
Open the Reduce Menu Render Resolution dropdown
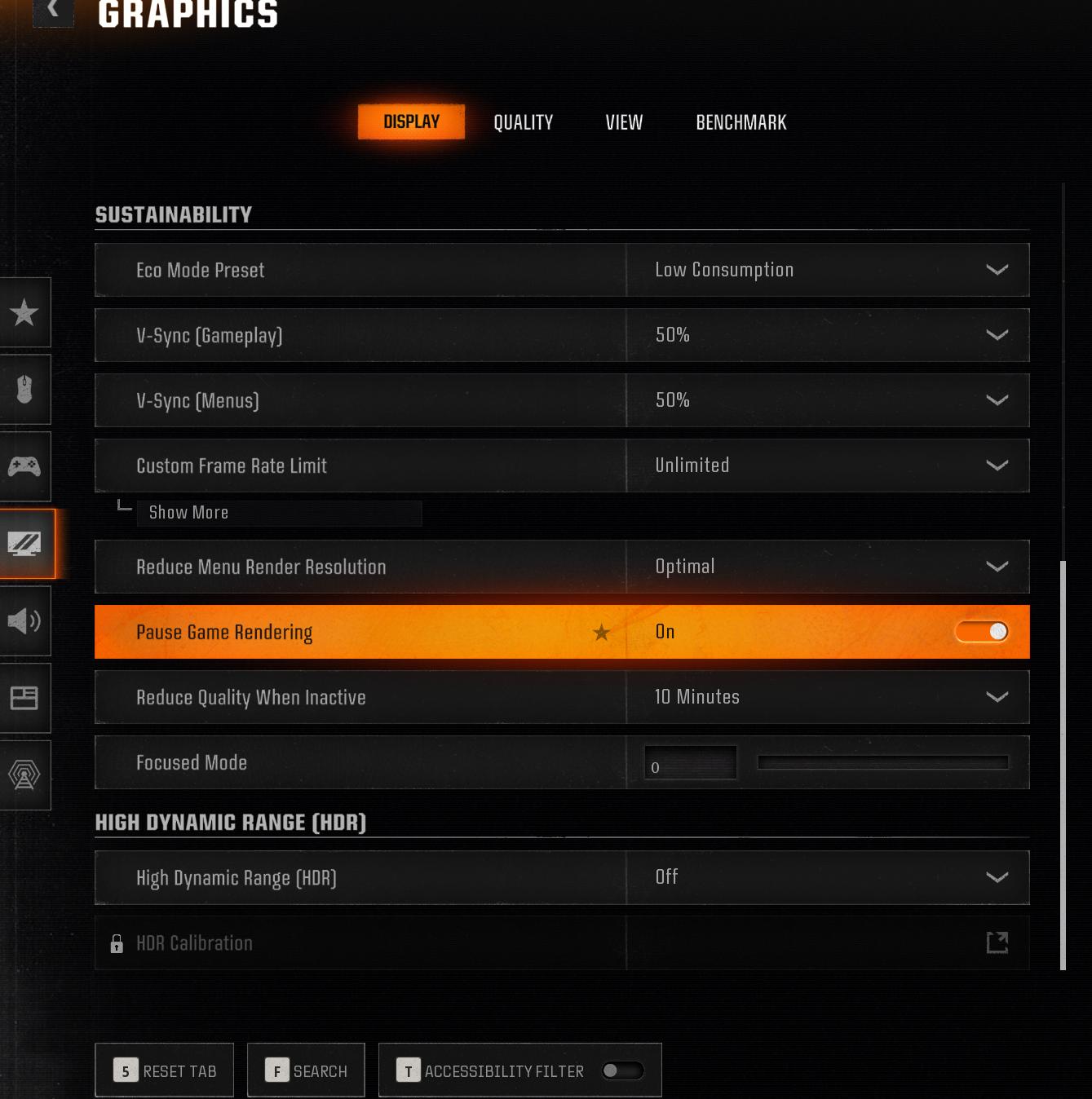coord(827,567)
